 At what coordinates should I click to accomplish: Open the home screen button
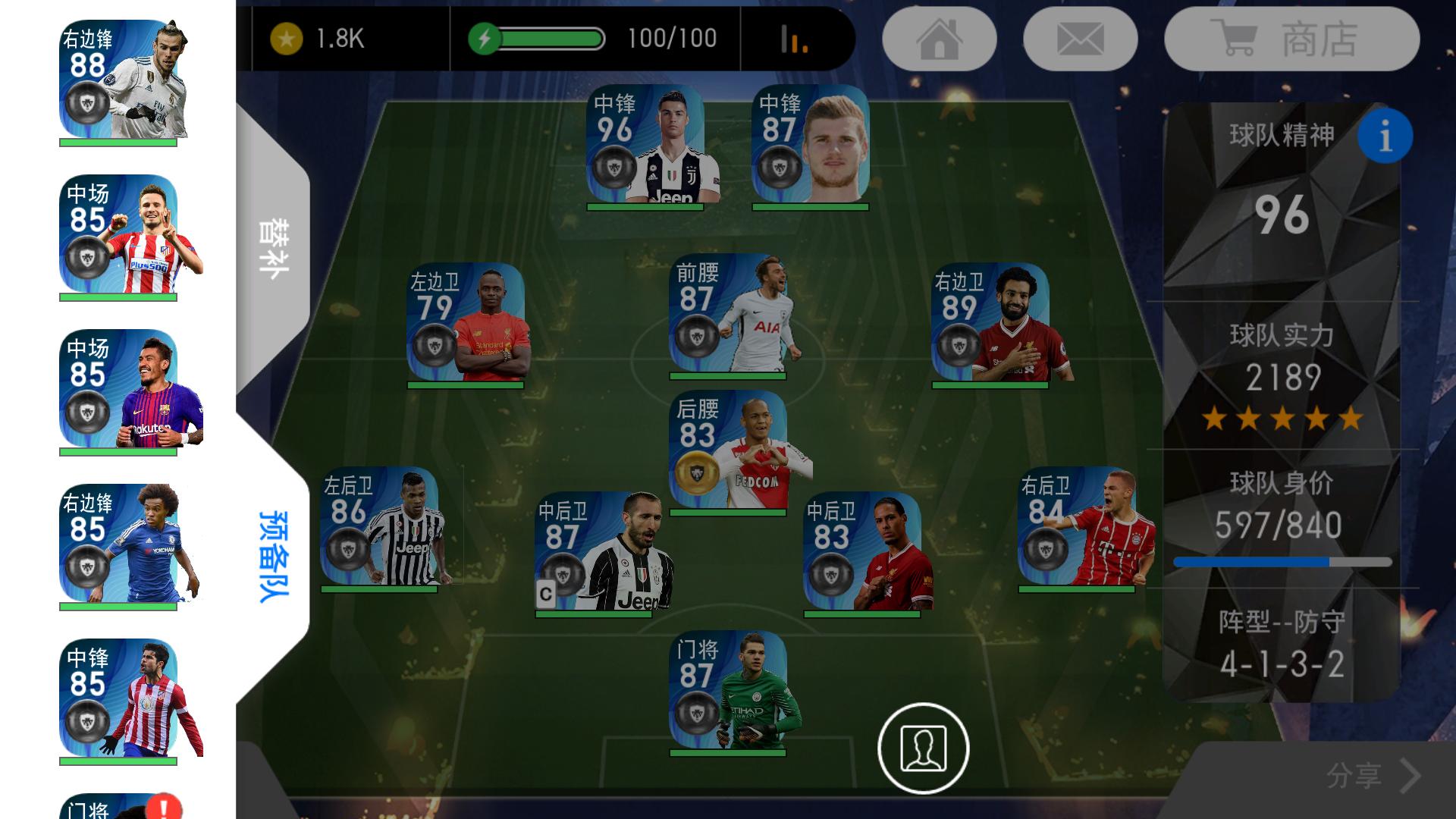(x=940, y=39)
